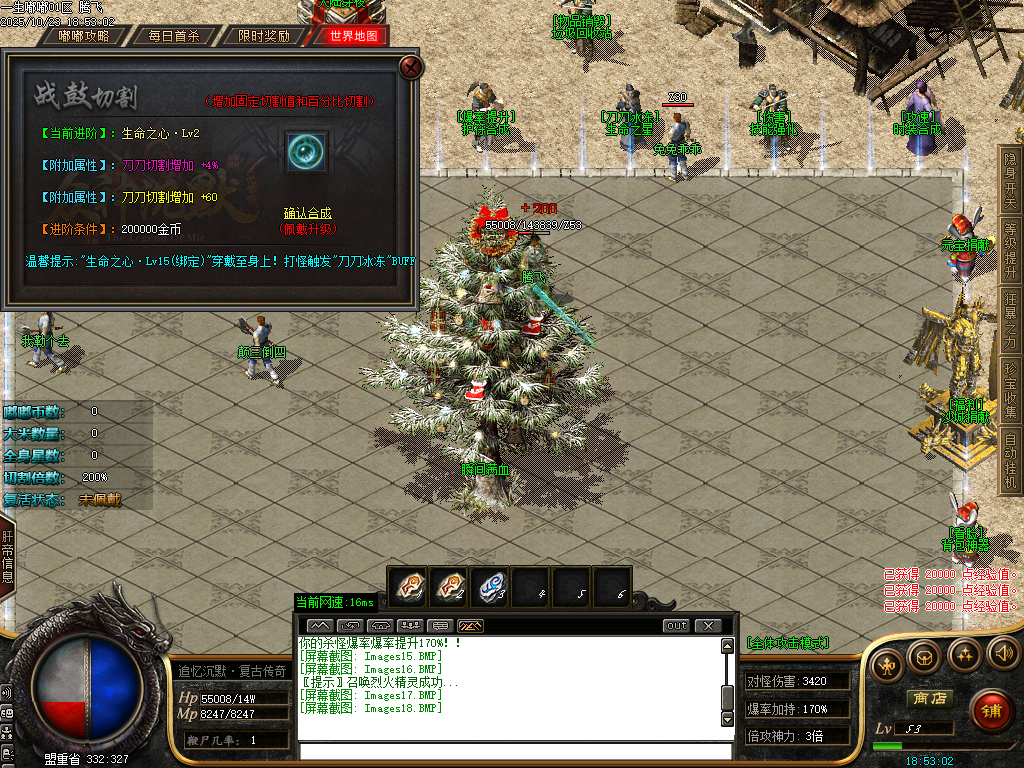Activate the 狂暴之力 side button

pos(1010,320)
